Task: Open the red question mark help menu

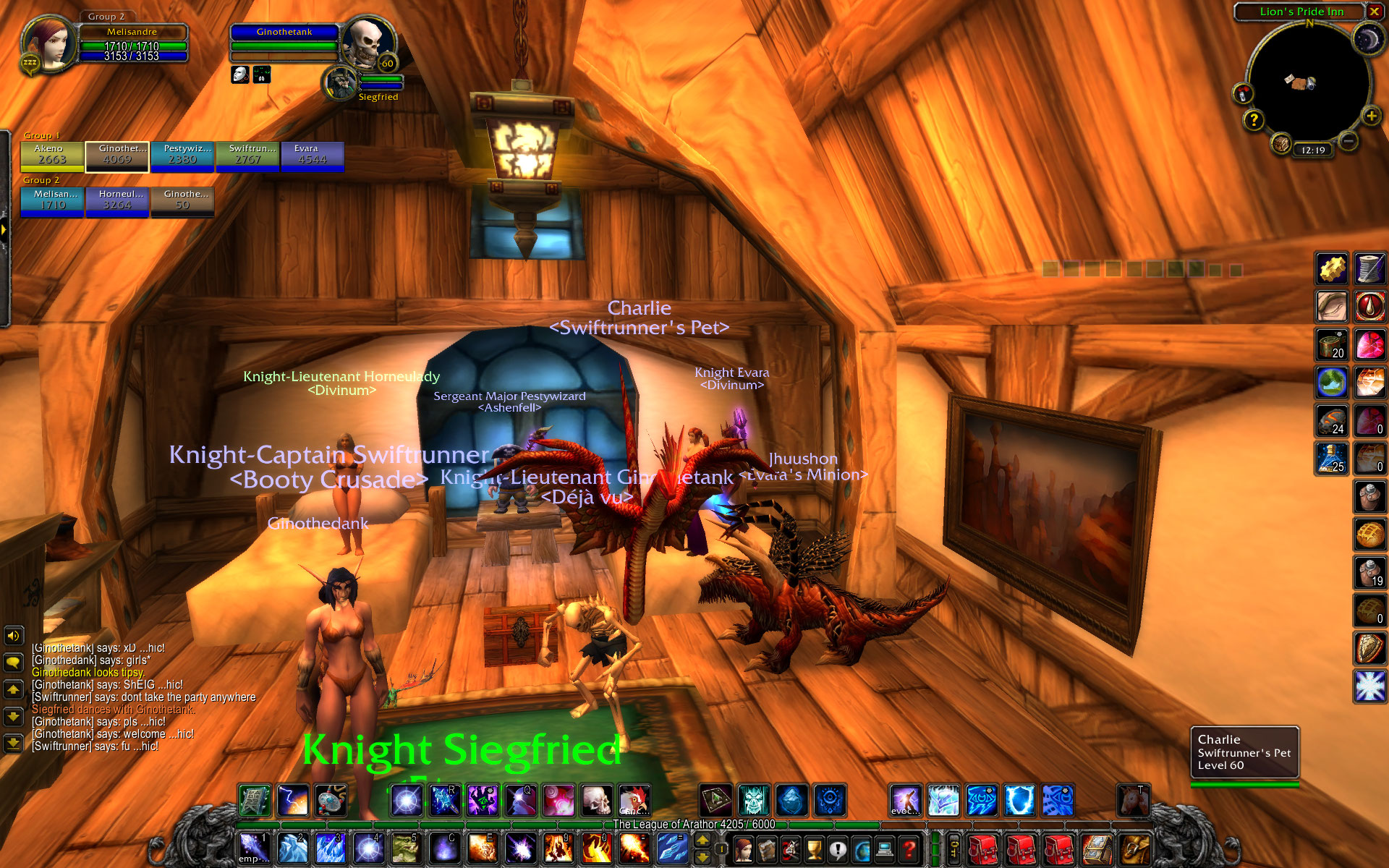Action: pos(909,848)
